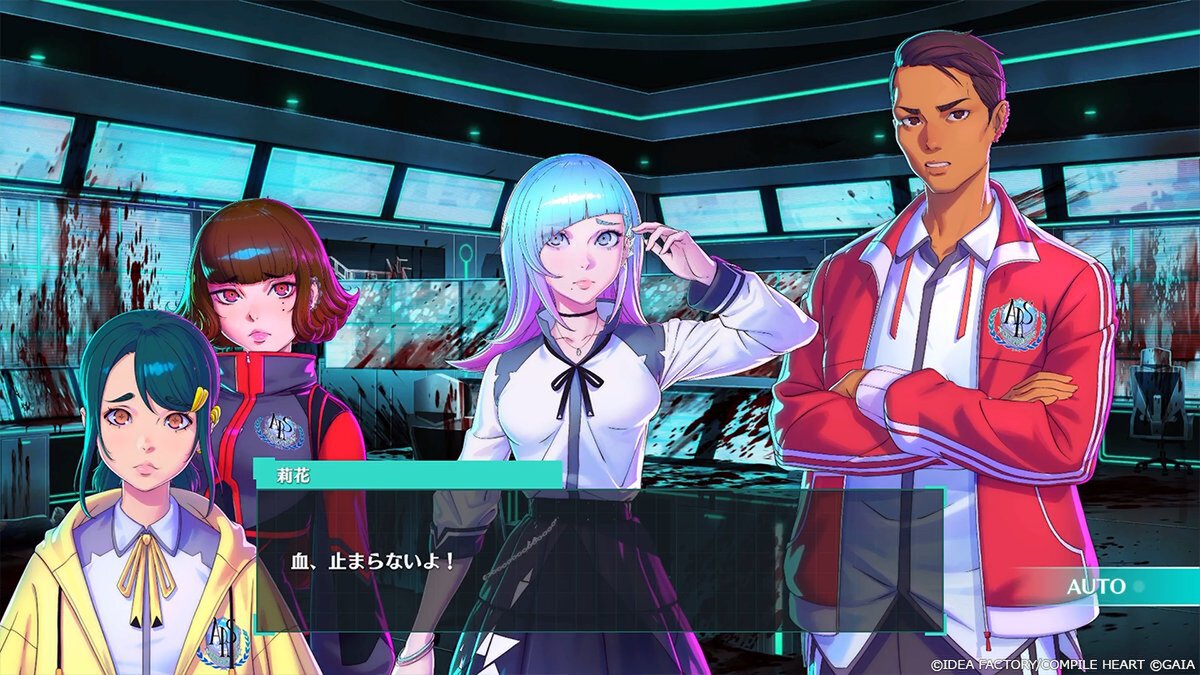Image resolution: width=1200 pixels, height=675 pixels.
Task: Advance the dialogue box text
Action: click(598, 560)
